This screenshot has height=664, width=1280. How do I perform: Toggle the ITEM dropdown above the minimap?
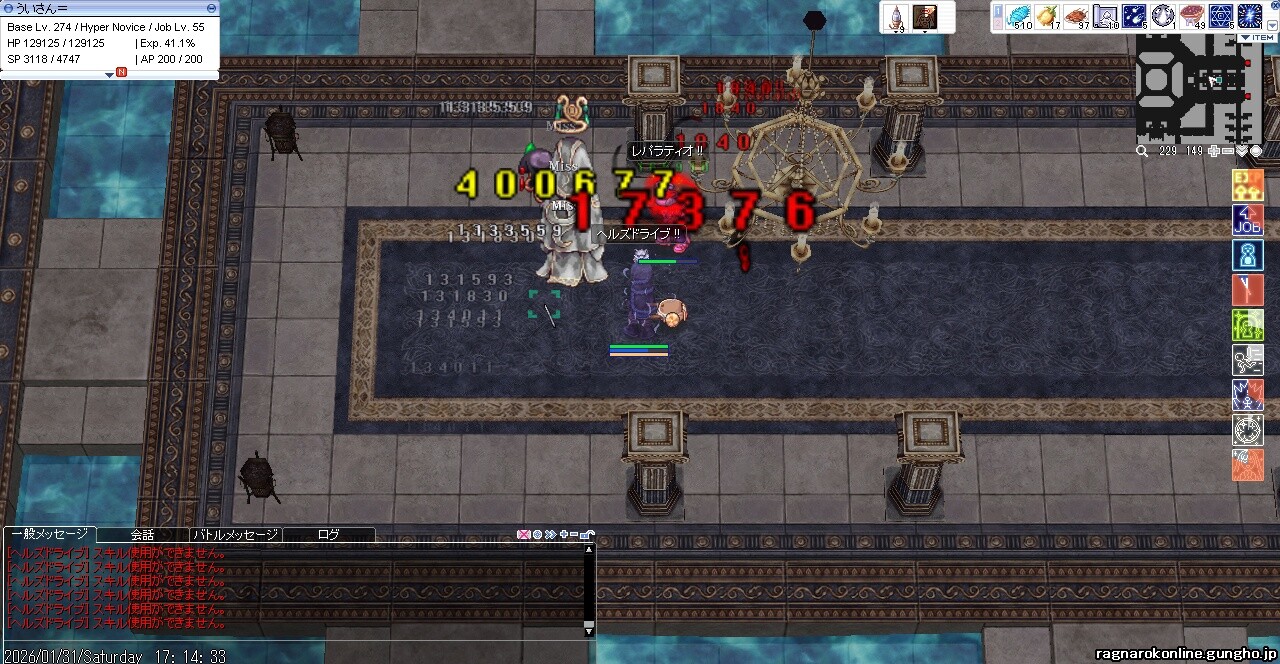point(1256,38)
